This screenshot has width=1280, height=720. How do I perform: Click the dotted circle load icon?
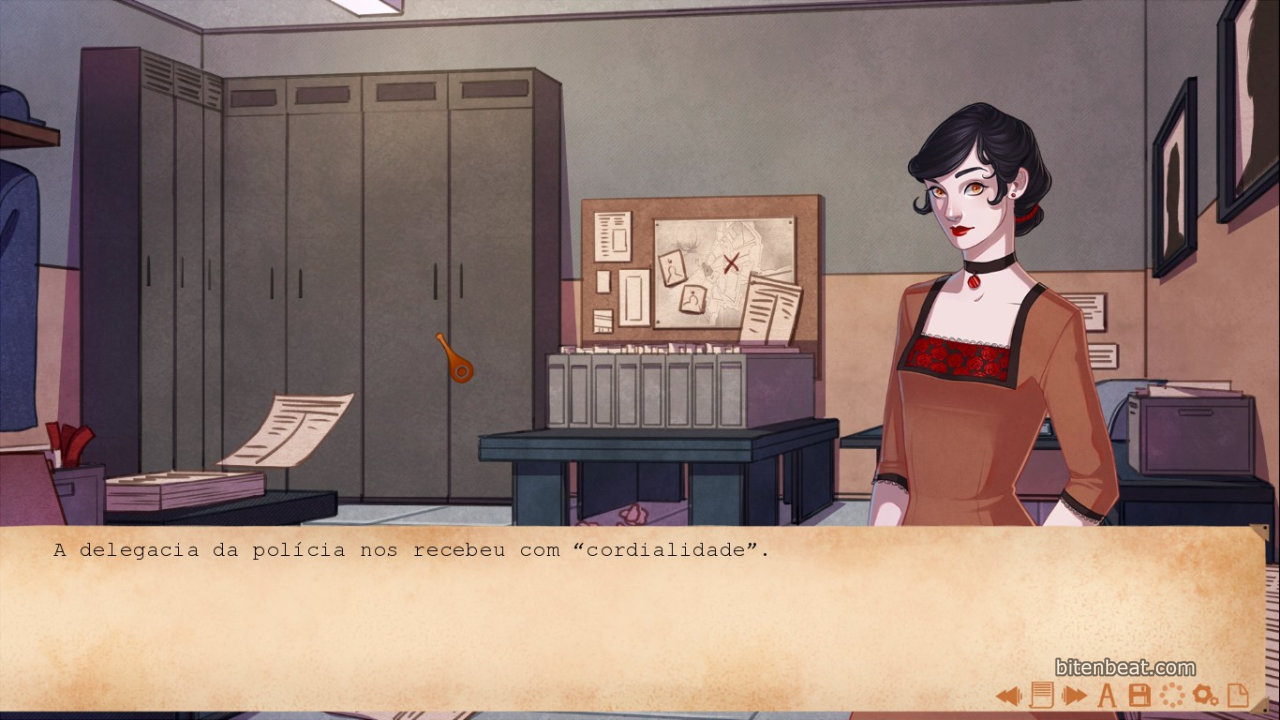pos(1172,695)
